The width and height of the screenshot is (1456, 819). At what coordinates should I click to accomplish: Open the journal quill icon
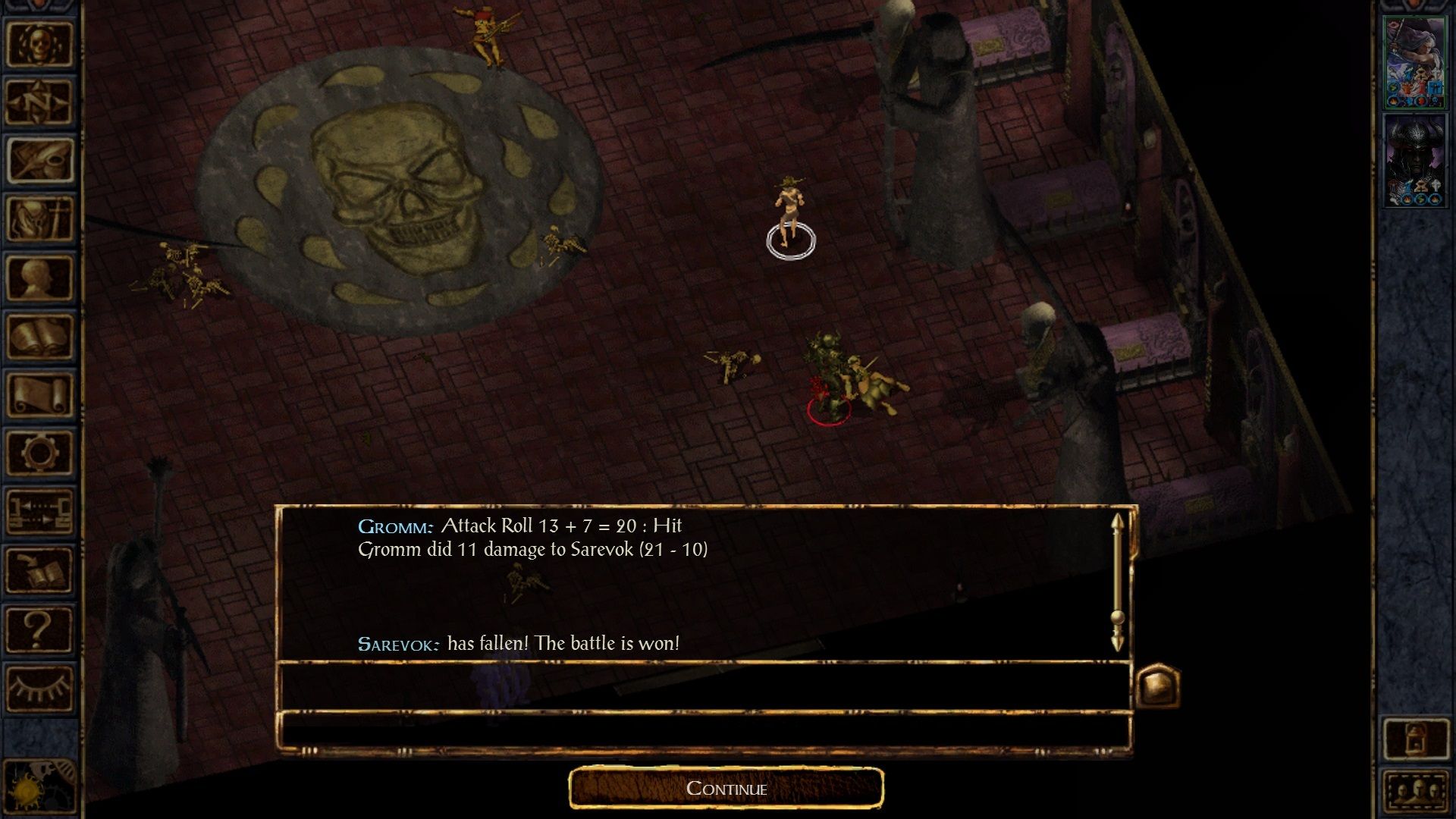tap(39, 160)
